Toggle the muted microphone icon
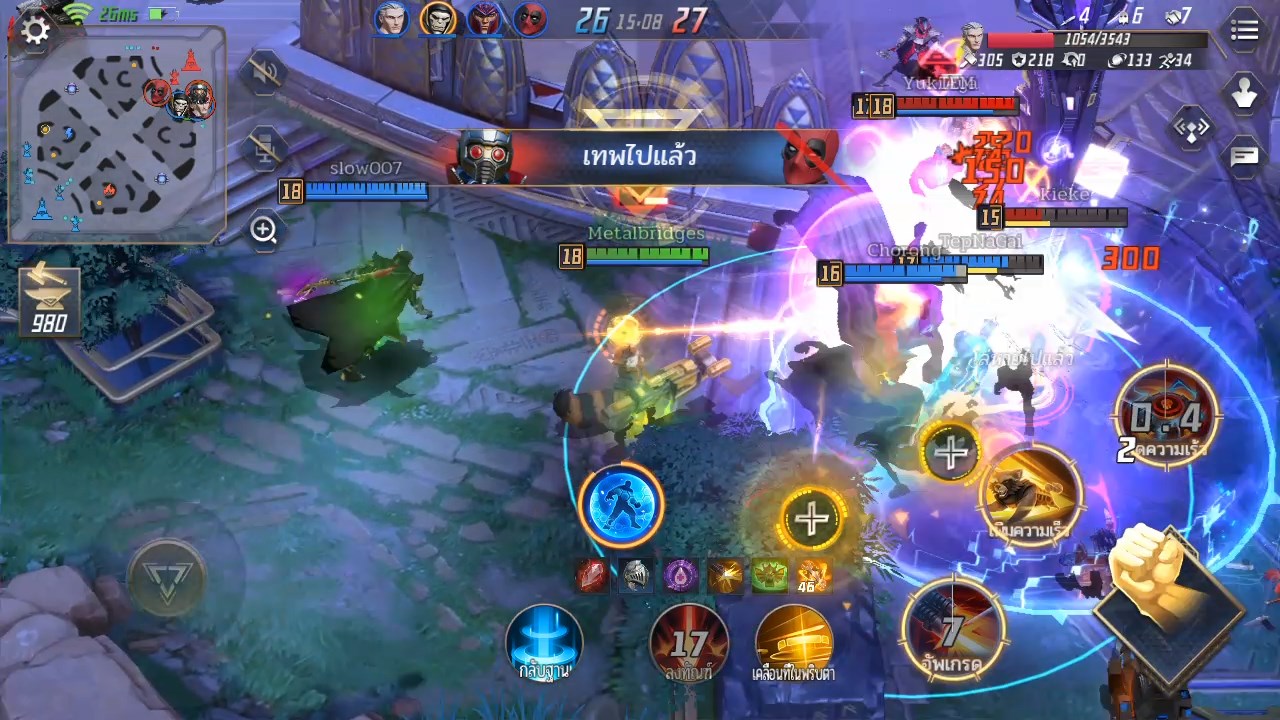 [x=264, y=148]
